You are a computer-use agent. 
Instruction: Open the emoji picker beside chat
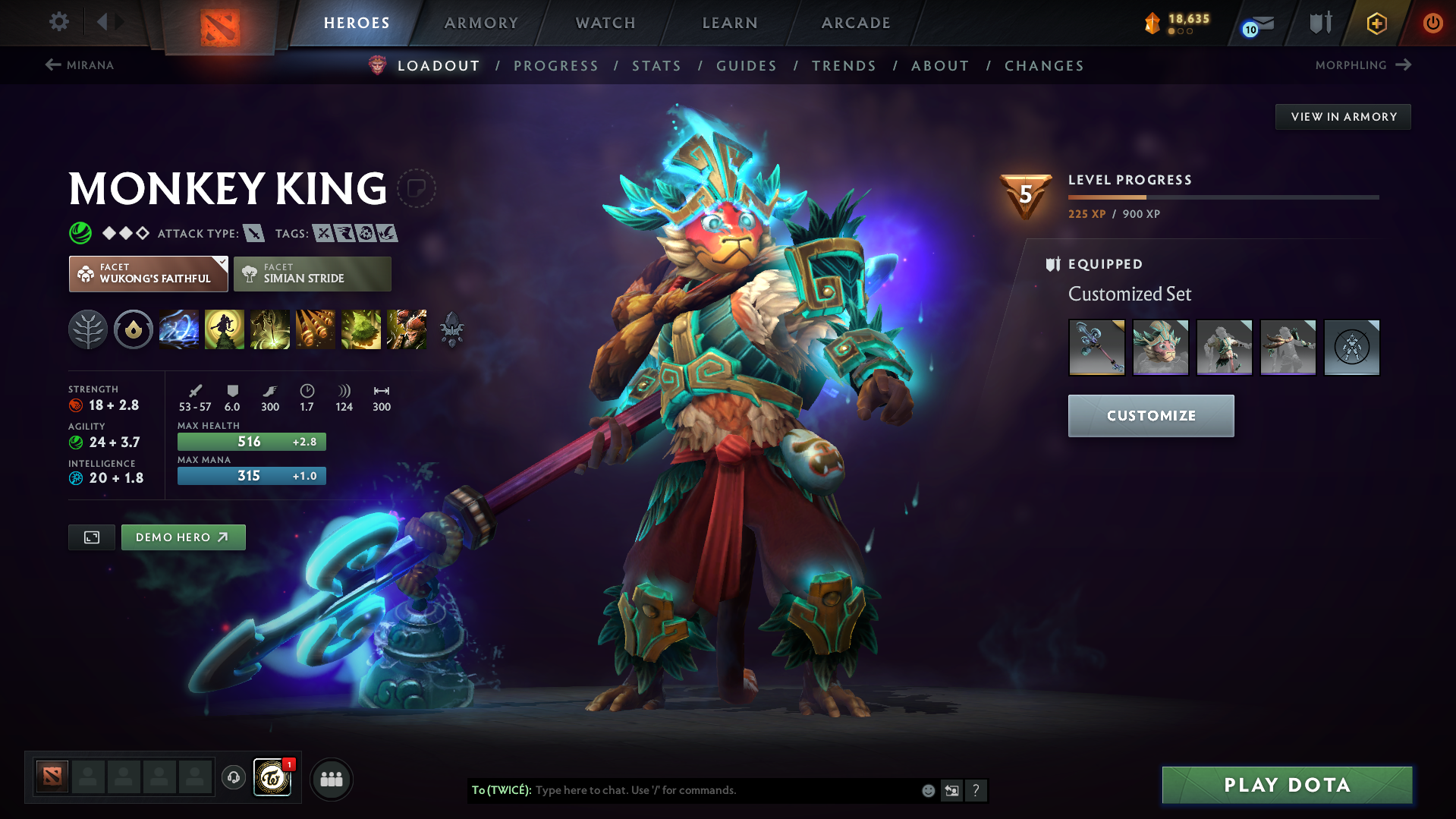[x=927, y=790]
